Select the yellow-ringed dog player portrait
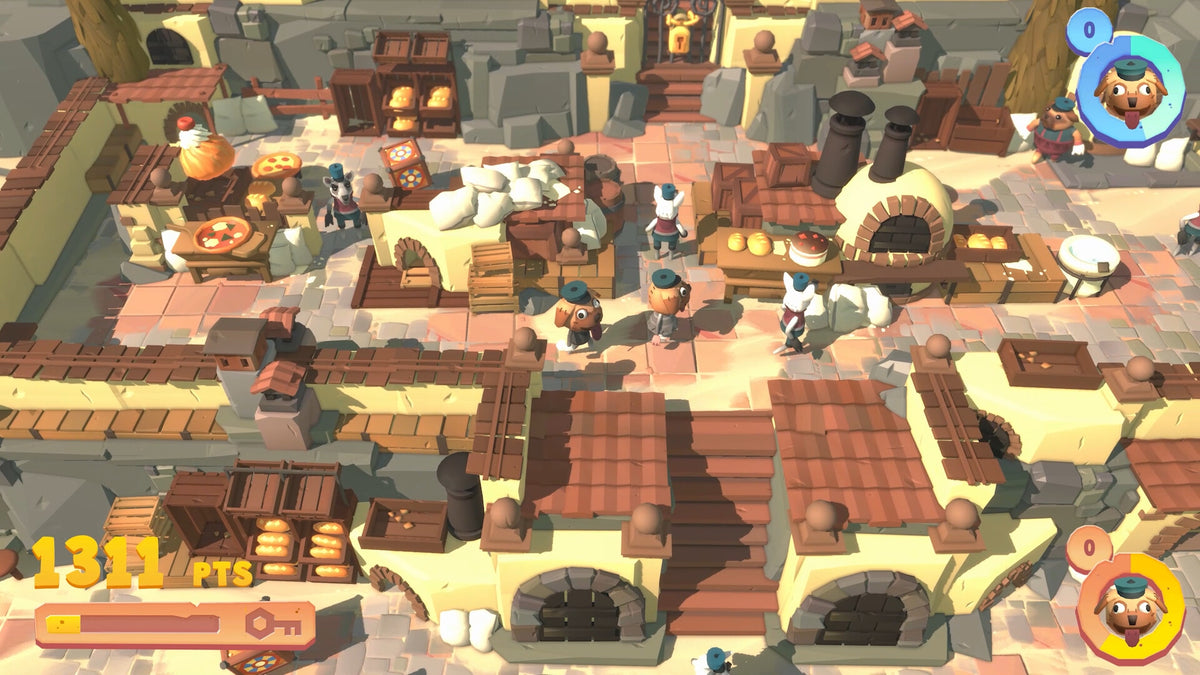Screen dimensions: 1200x675 (1130, 607)
